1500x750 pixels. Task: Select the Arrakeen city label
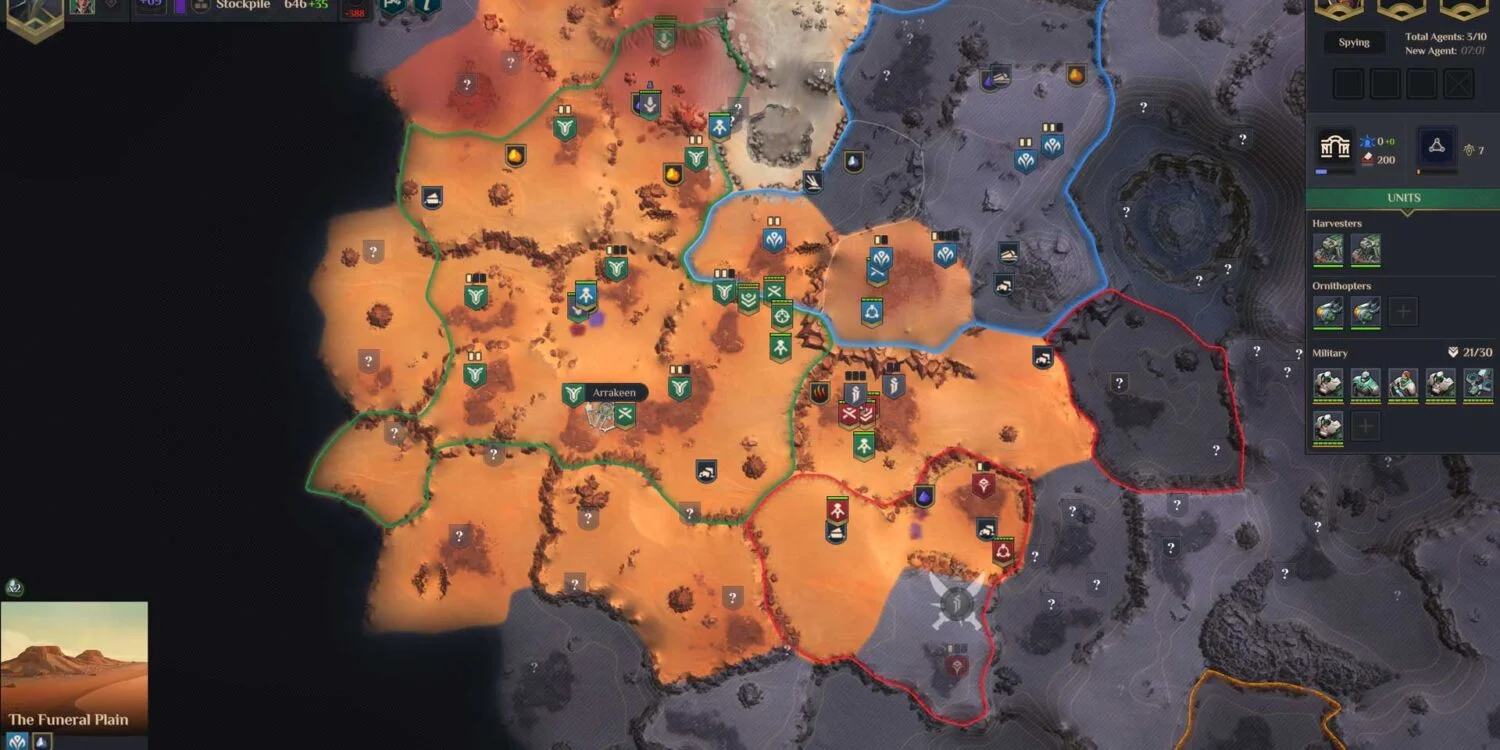point(613,393)
